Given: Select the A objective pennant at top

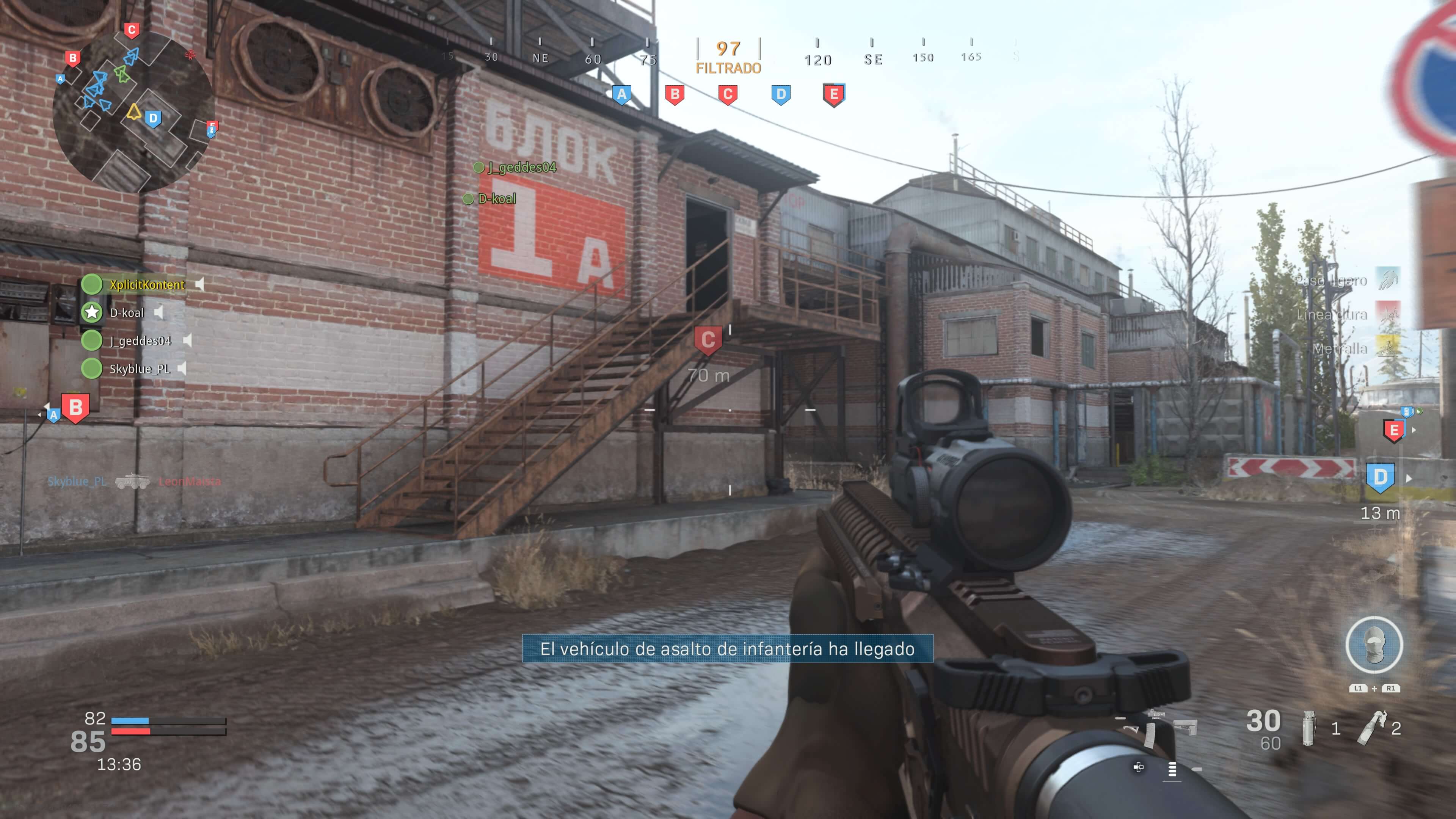Looking at the screenshot, I should [622, 95].
